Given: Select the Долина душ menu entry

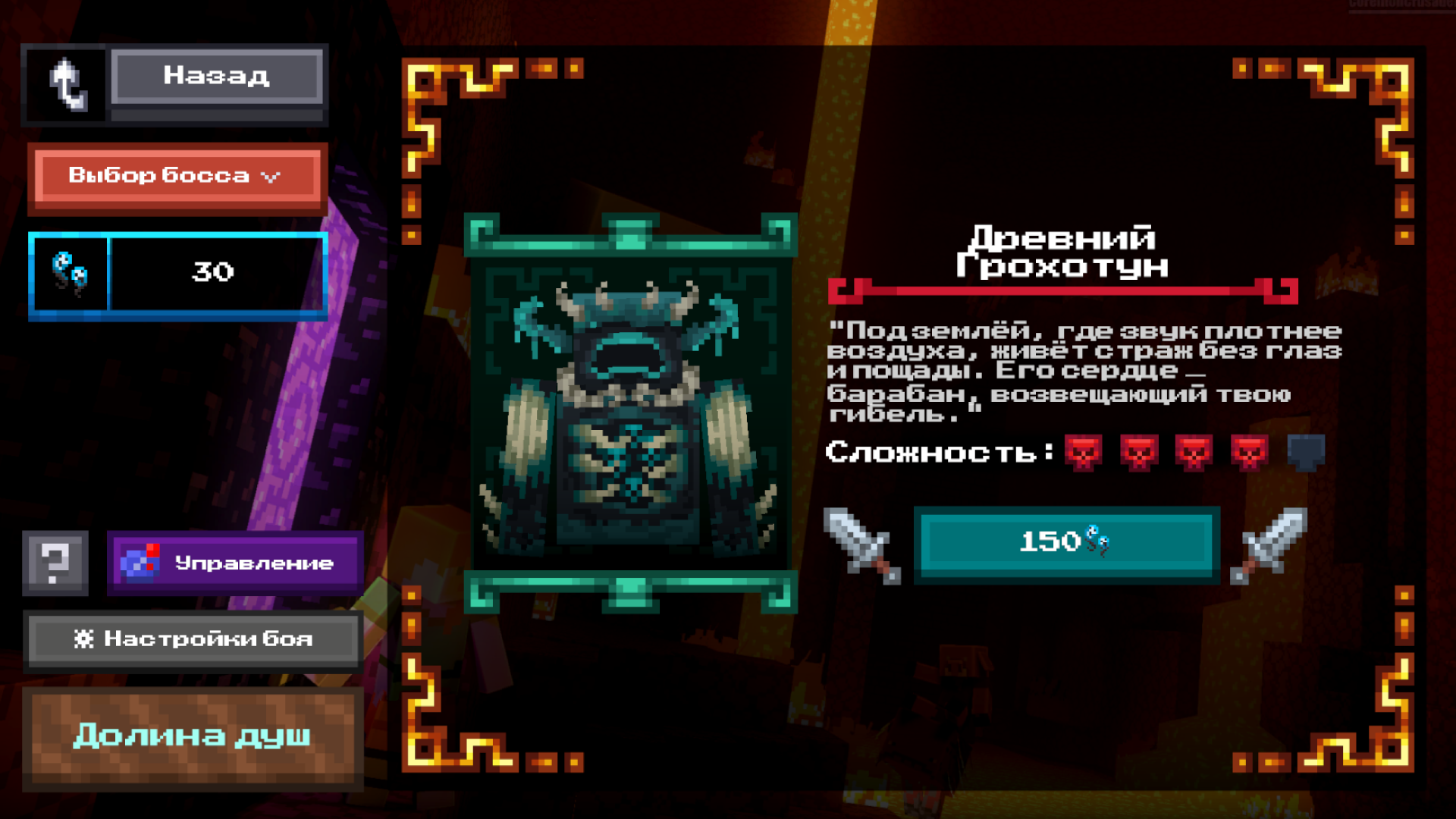Looking at the screenshot, I should point(192,735).
